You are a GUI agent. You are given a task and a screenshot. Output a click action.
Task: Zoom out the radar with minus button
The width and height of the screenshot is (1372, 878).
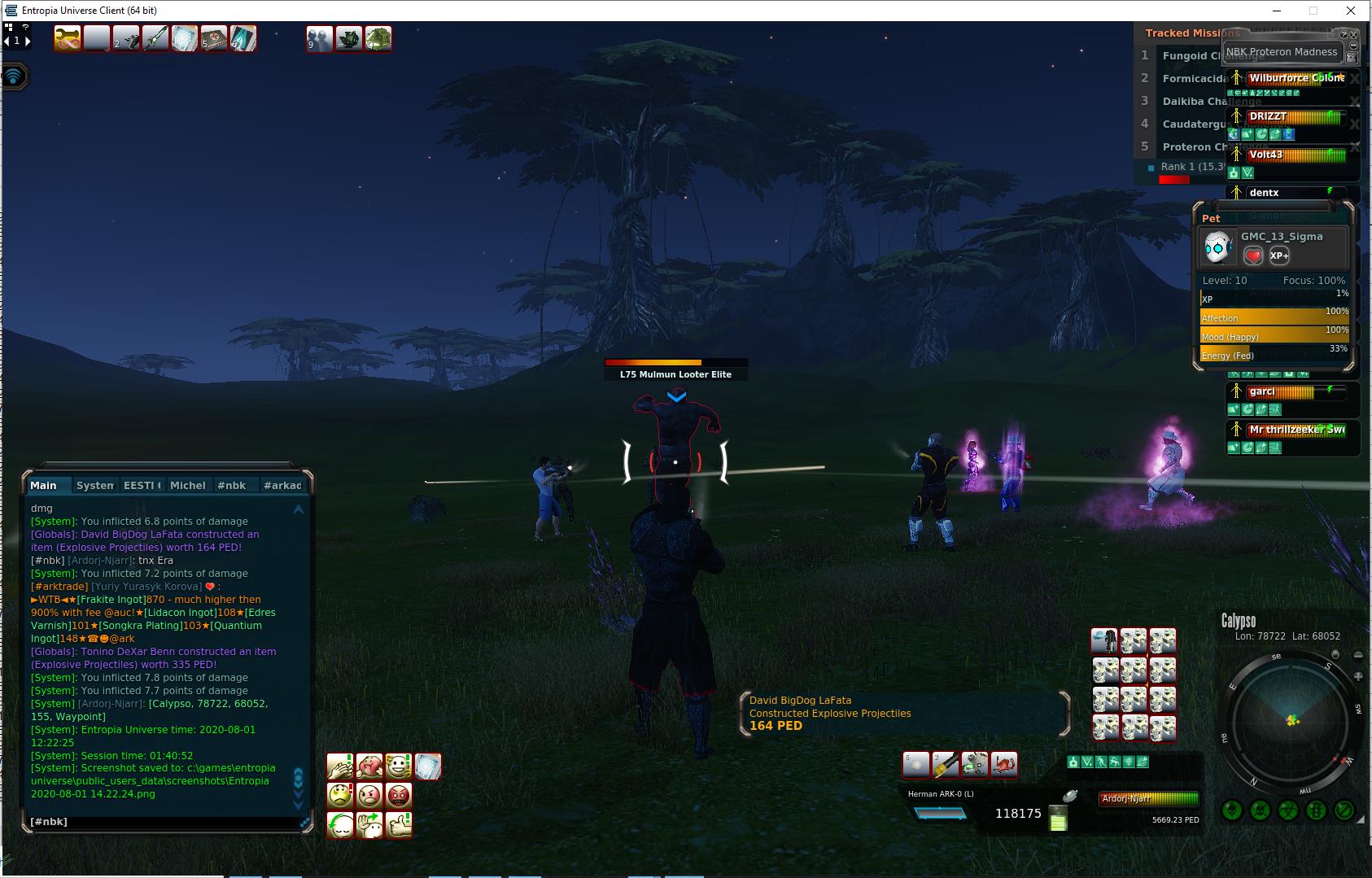coord(1357,655)
